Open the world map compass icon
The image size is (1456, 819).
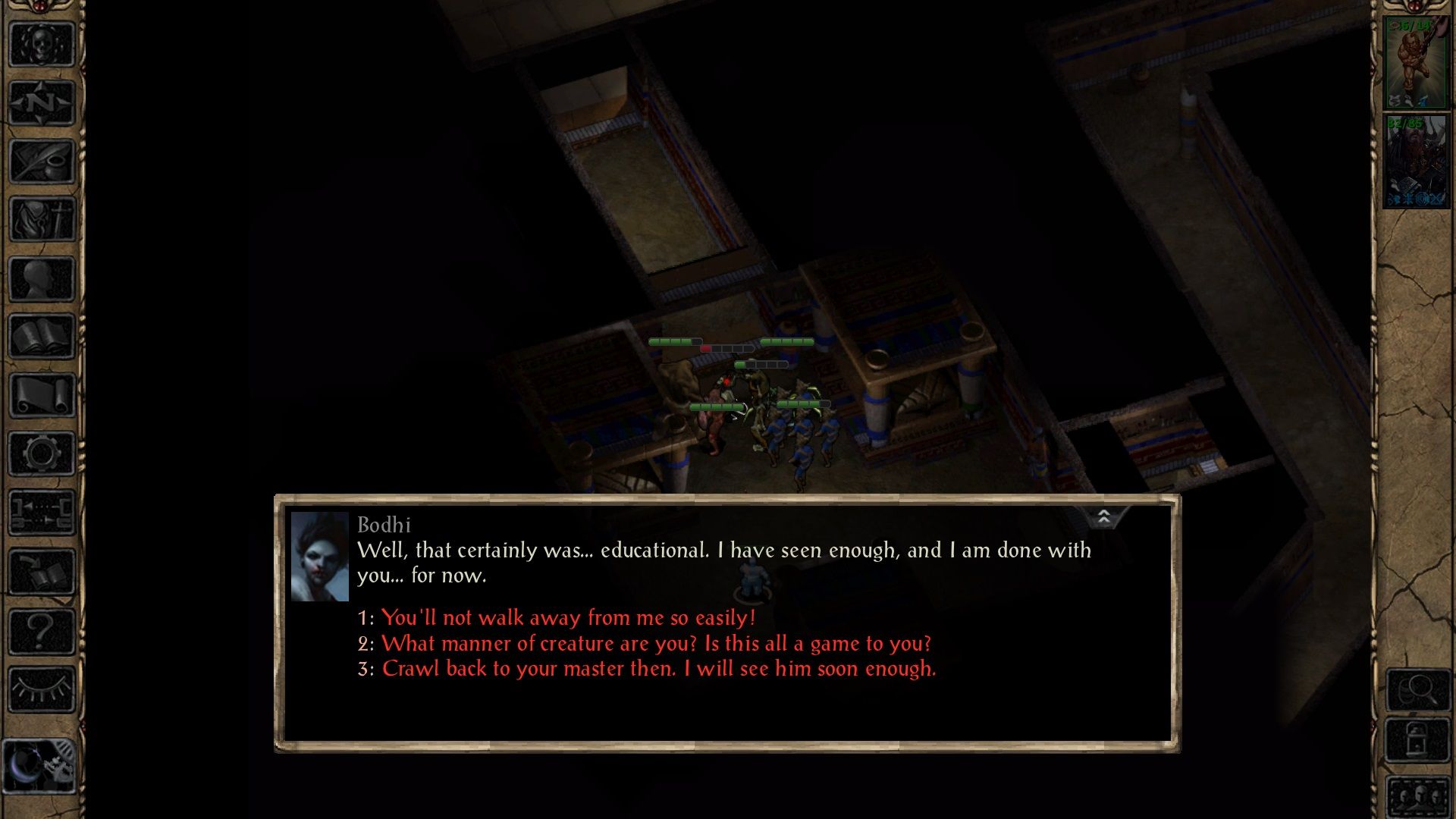[42, 104]
